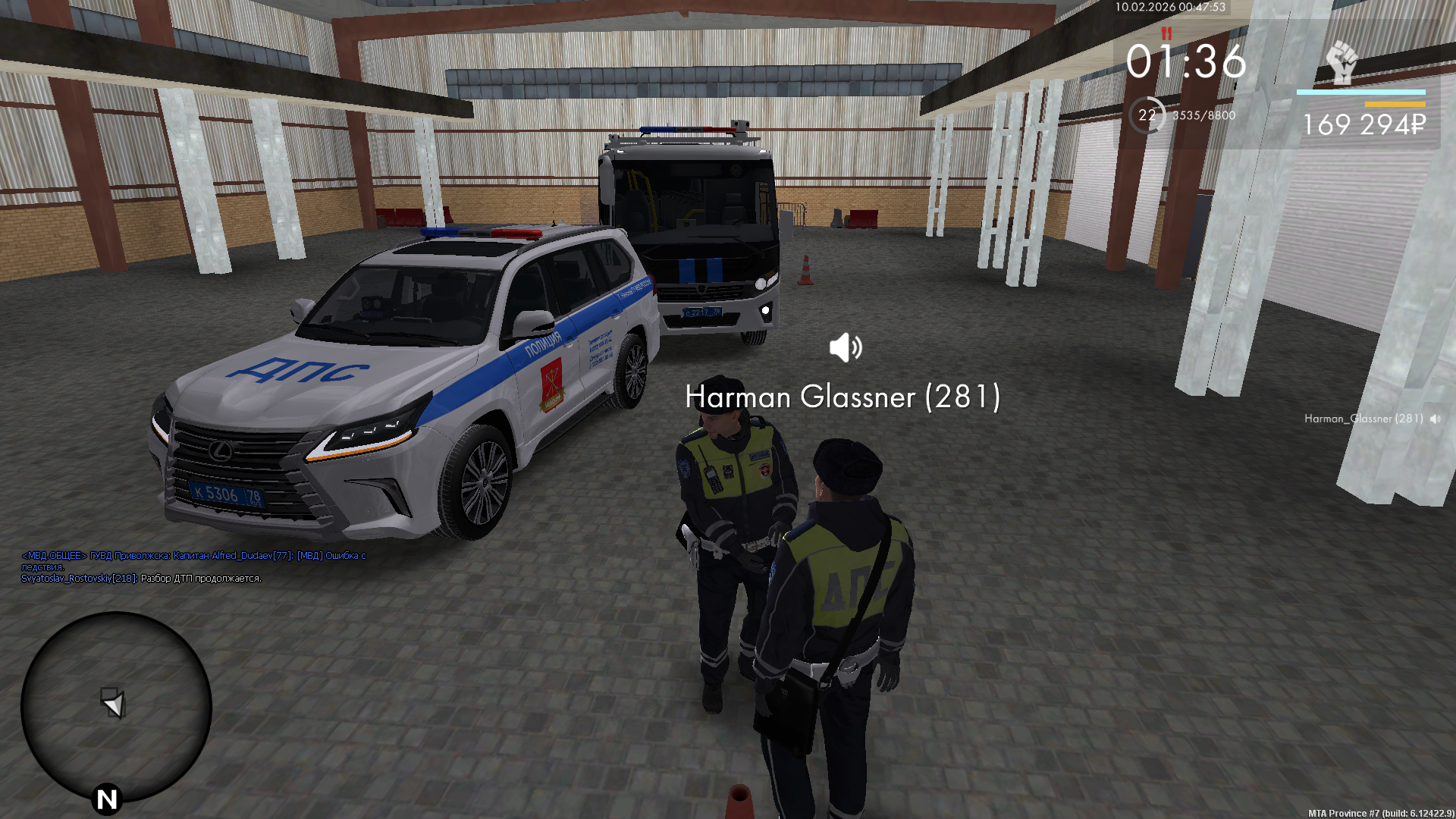The height and width of the screenshot is (819, 1456).
Task: Select Harman_Glassner in the voice speaker list
Action: click(x=1363, y=419)
